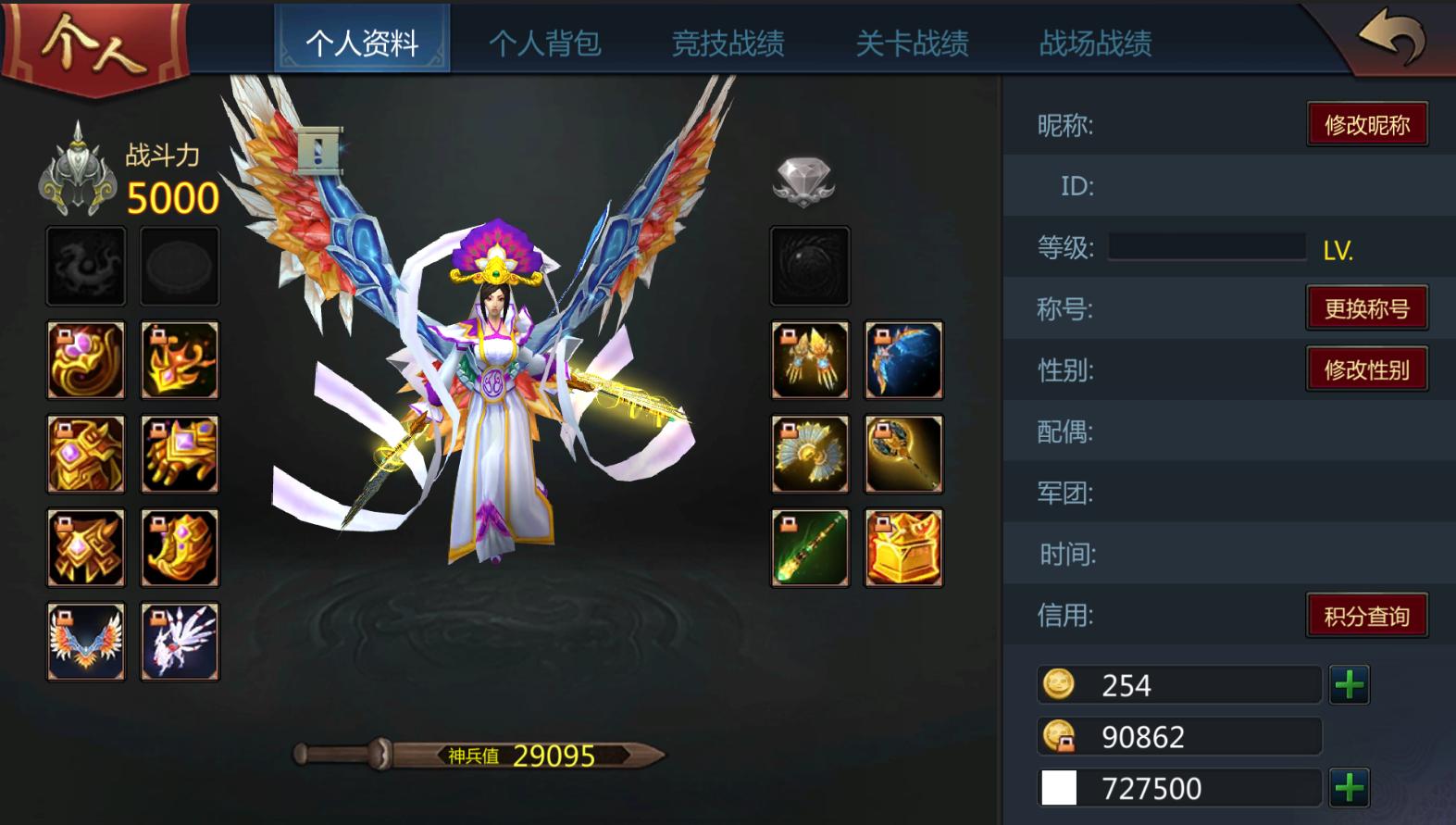Open the white feather wings slot
The width and height of the screenshot is (1456, 825).
[x=180, y=642]
